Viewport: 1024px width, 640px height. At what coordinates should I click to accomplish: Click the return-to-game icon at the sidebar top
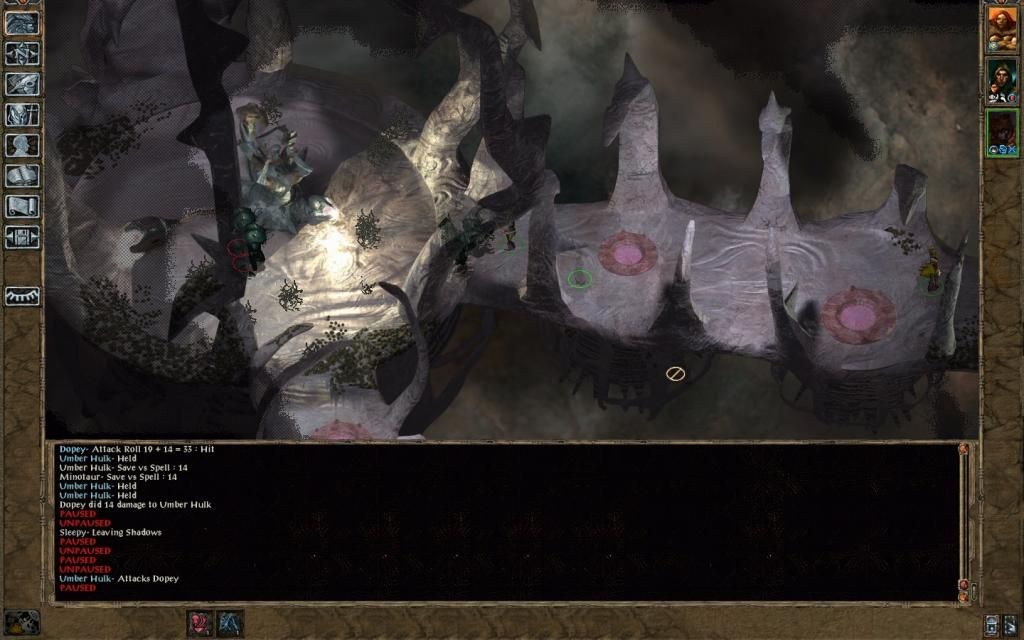click(x=22, y=23)
